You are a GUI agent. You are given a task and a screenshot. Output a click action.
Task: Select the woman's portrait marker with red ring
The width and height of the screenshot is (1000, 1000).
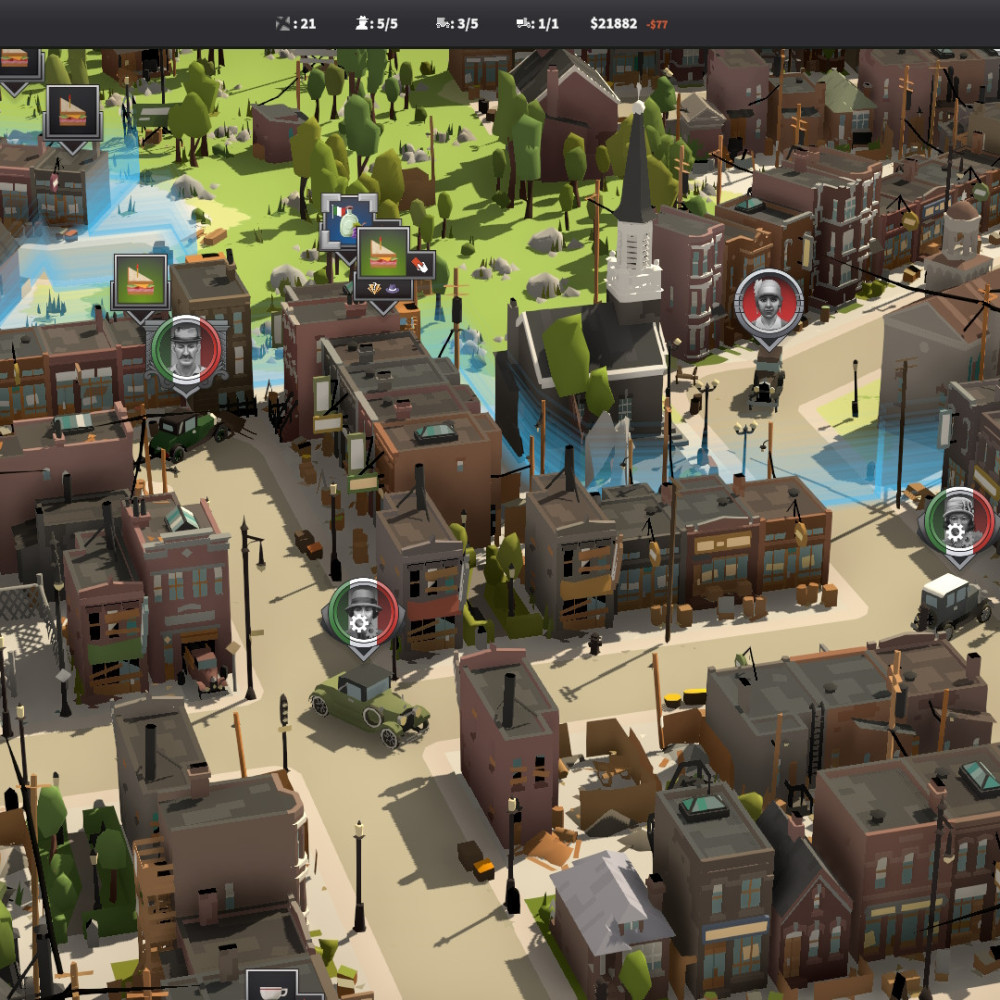pyautogui.click(x=769, y=302)
